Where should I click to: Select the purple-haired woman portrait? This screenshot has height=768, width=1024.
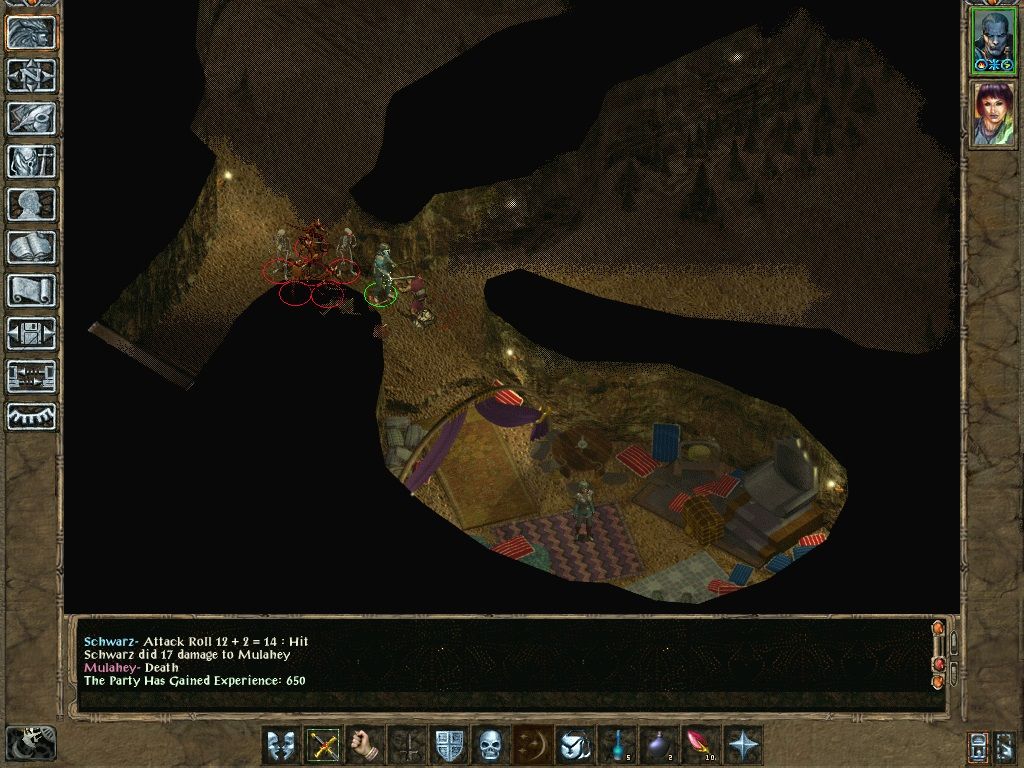994,114
